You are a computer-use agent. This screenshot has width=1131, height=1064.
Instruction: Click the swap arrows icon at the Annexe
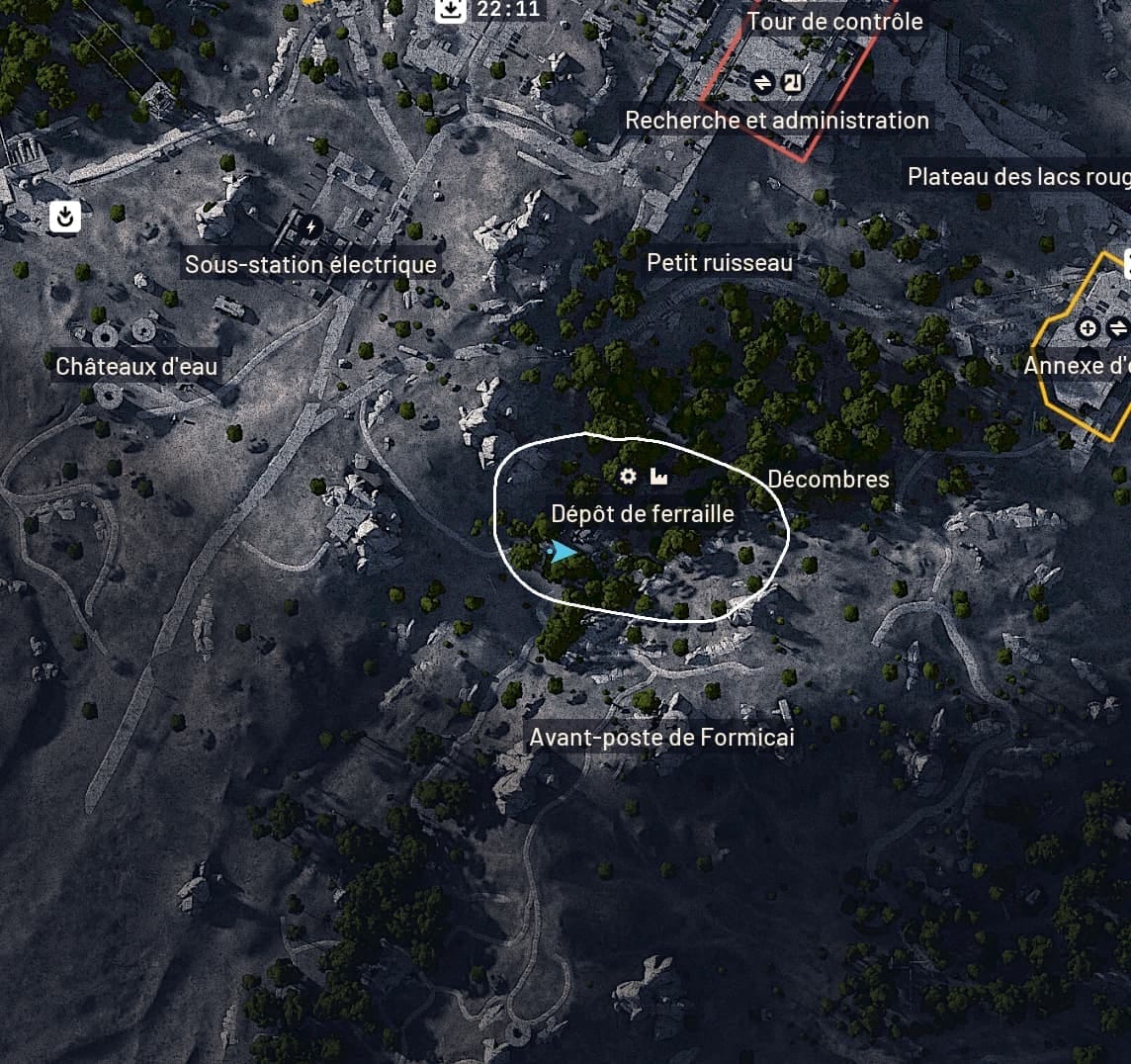(1118, 328)
